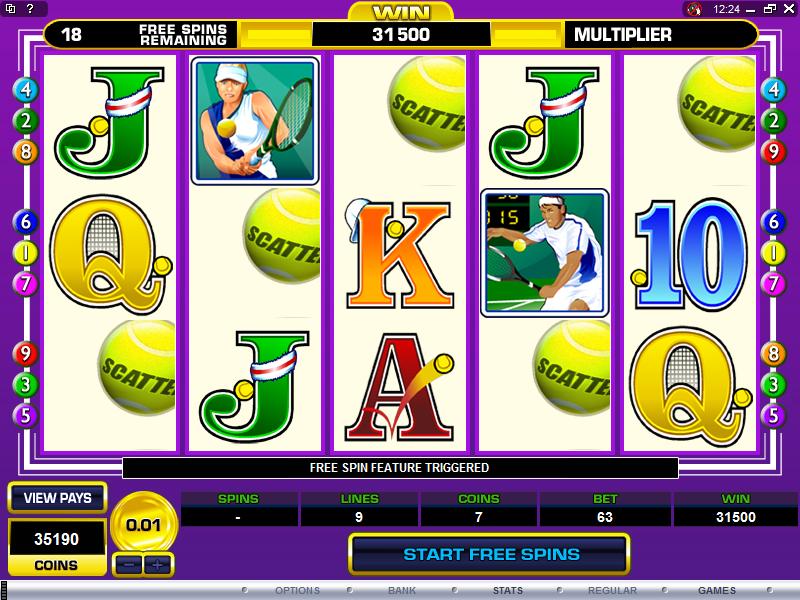Open the Bank menu
800x600 pixels.
coord(404,590)
